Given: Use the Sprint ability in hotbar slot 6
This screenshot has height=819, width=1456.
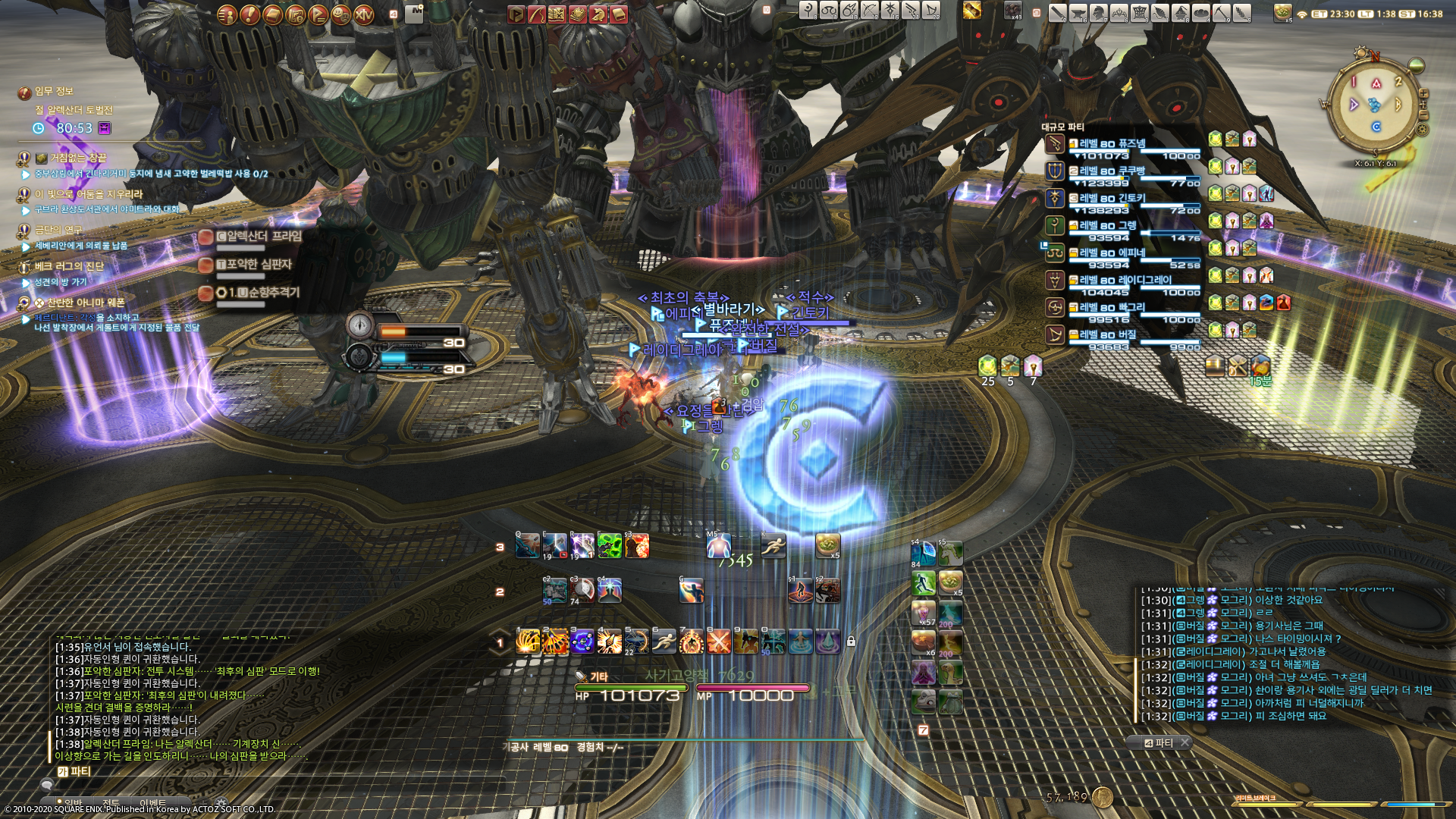Looking at the screenshot, I should (664, 642).
